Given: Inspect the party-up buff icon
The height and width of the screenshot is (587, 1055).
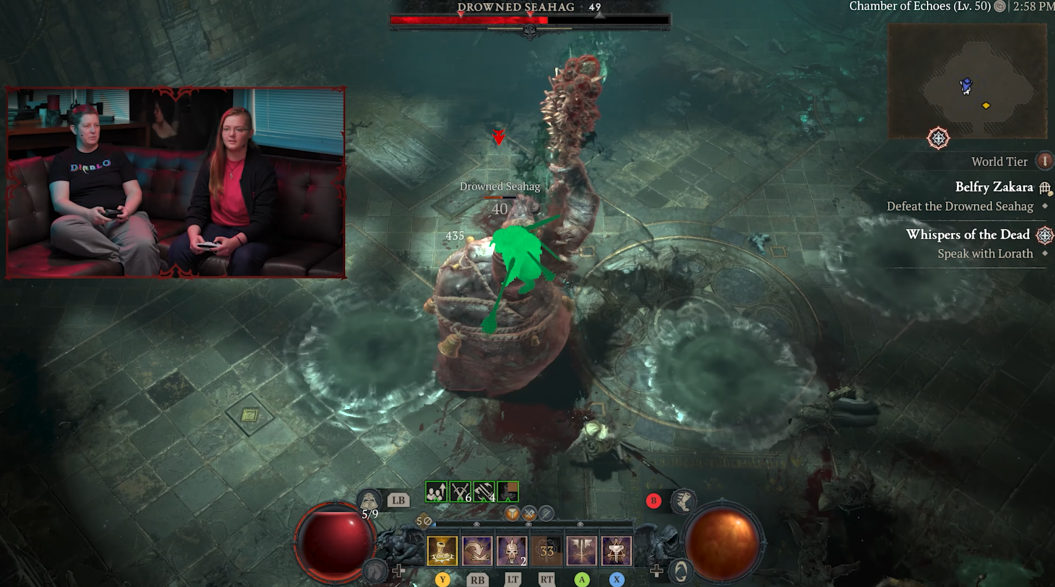Looking at the screenshot, I should point(436,491).
